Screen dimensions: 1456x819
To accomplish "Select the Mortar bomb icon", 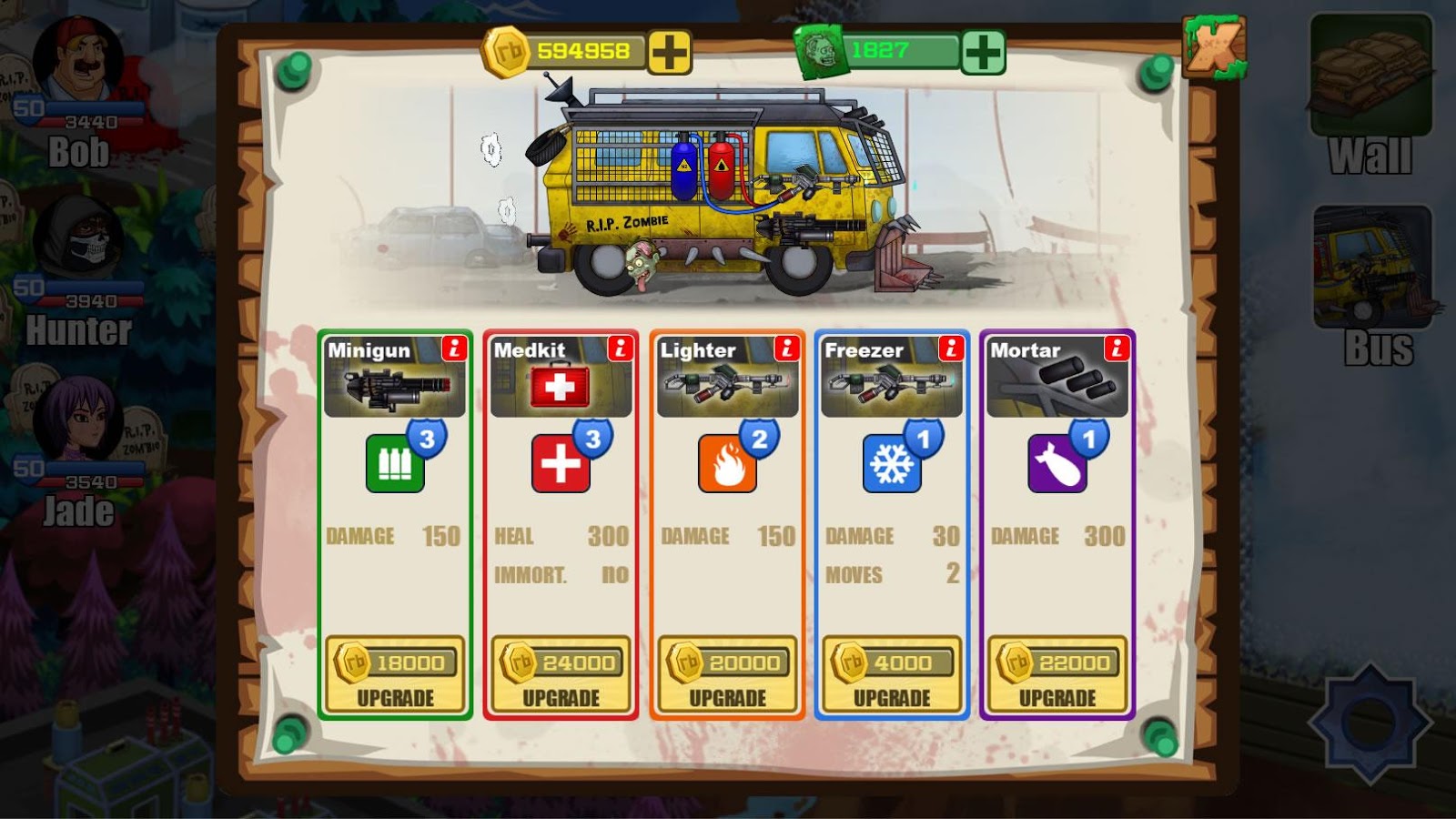I will (x=1057, y=464).
